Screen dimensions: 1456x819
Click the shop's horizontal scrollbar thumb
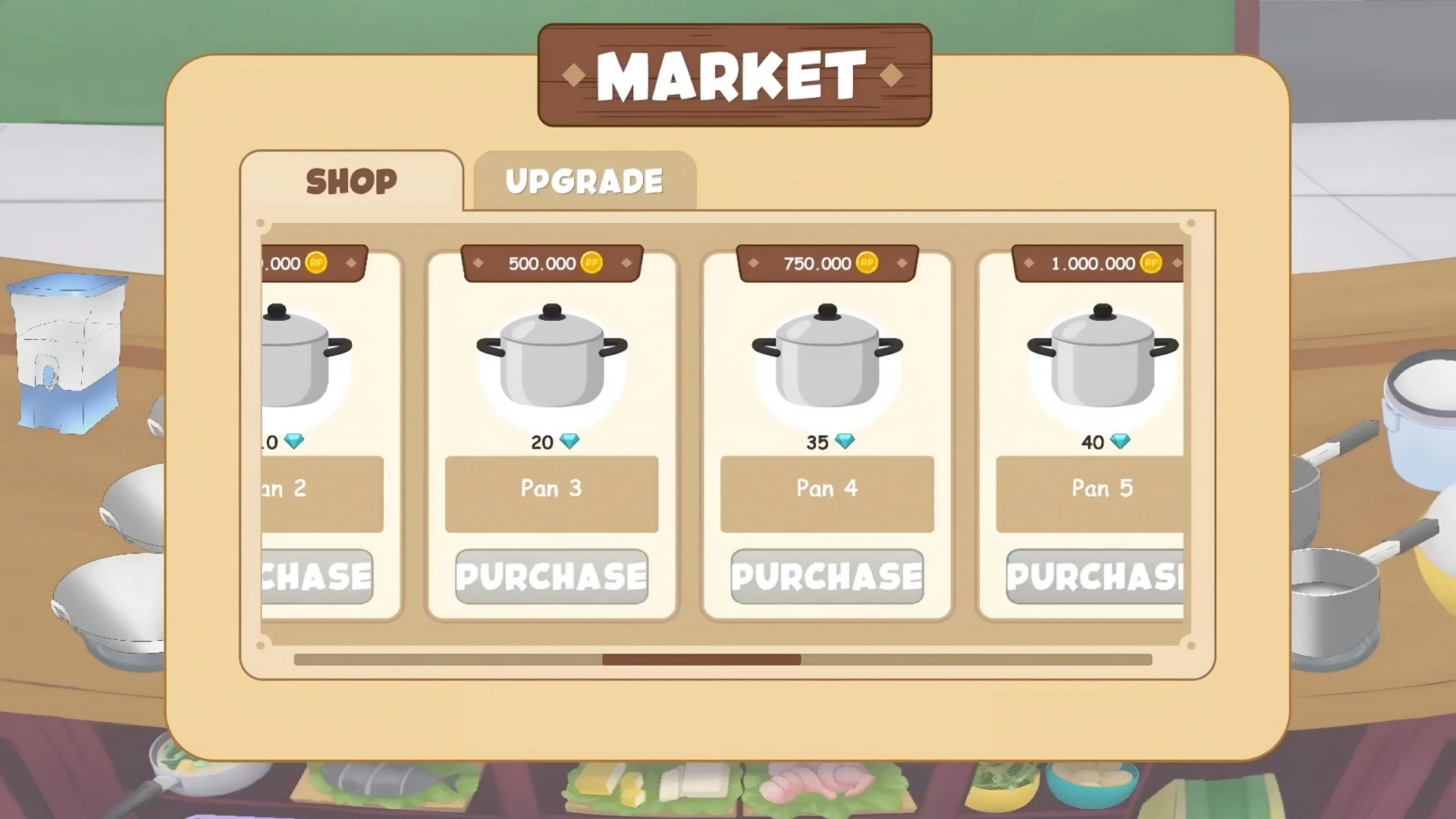[701, 660]
